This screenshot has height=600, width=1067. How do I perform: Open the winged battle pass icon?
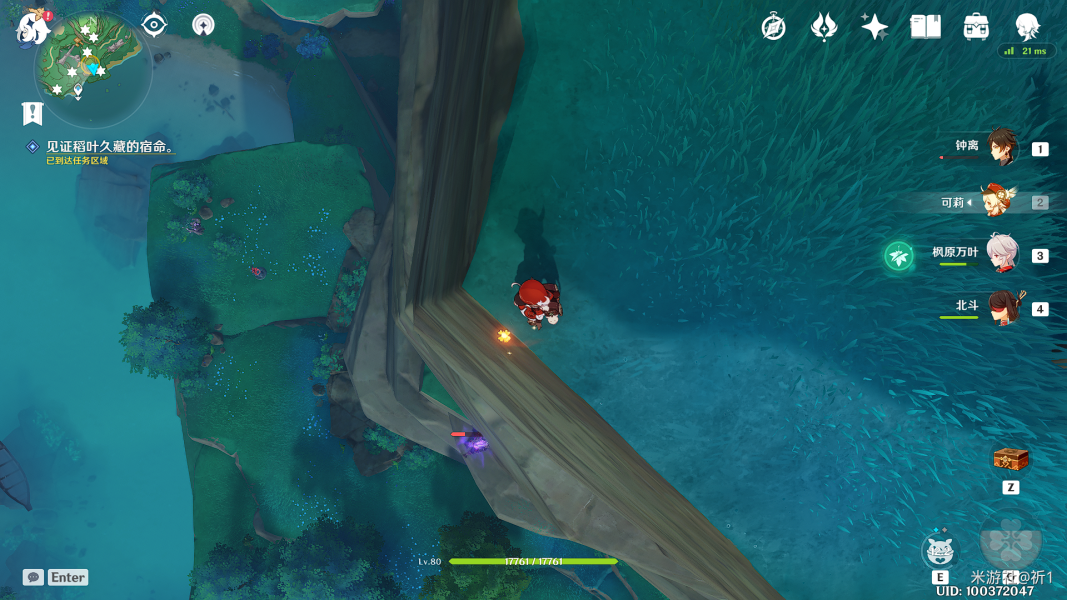(824, 27)
